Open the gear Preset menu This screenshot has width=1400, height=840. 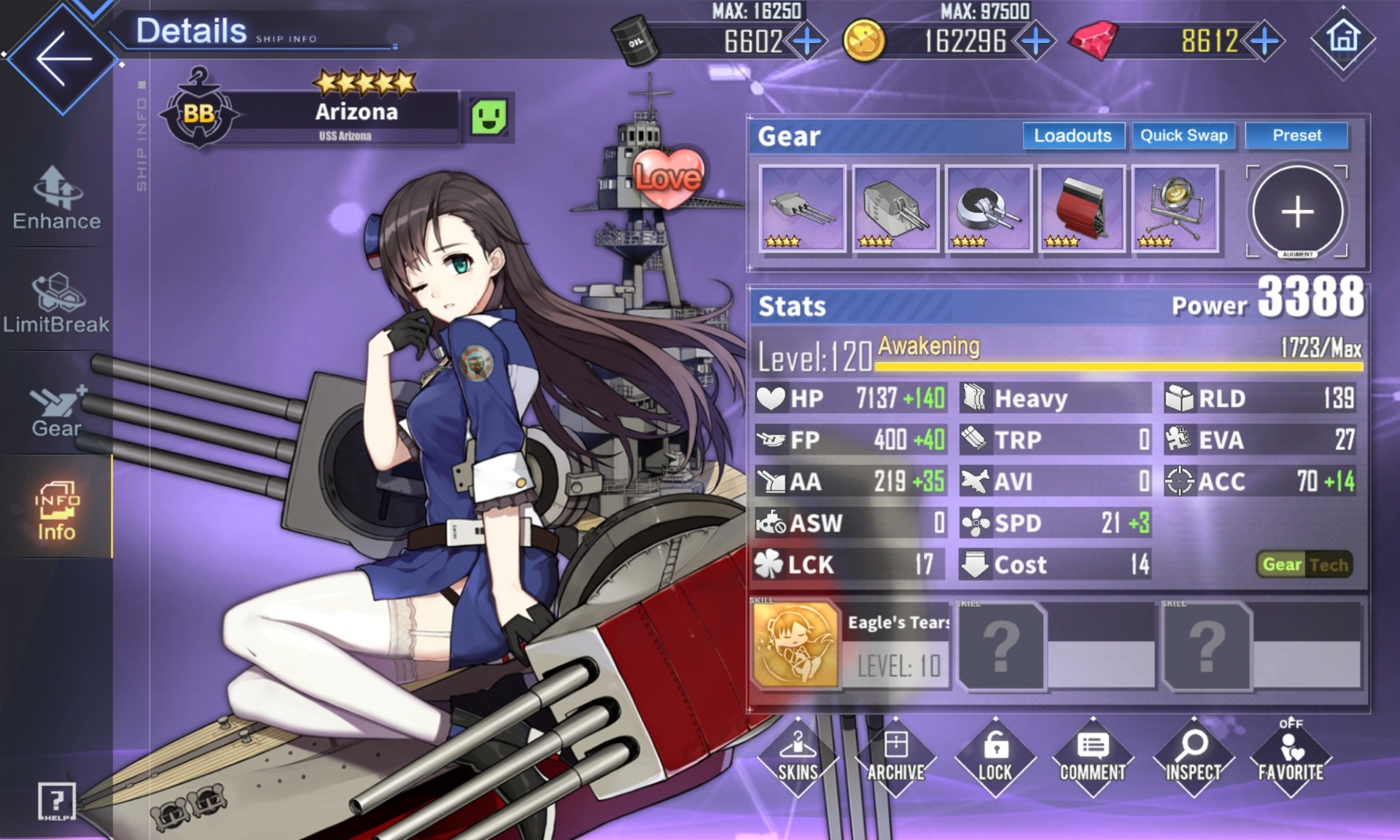coord(1296,136)
